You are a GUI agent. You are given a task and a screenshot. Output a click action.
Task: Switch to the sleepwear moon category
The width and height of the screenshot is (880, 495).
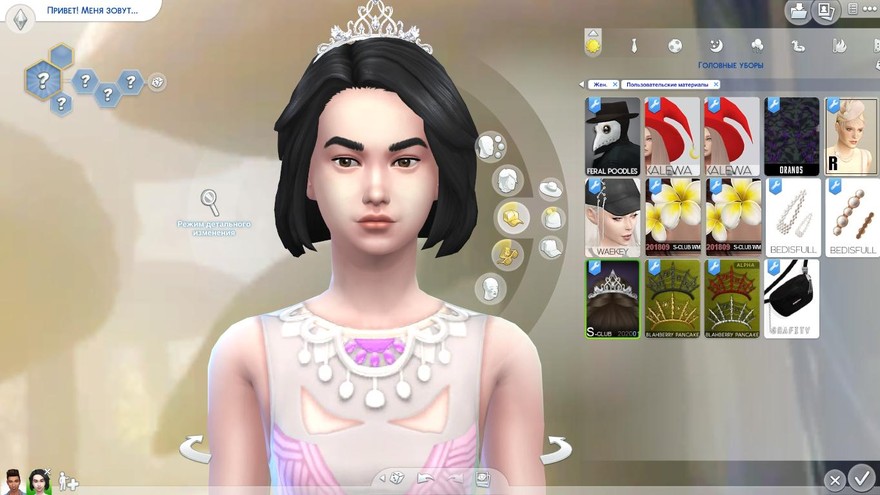click(x=716, y=45)
